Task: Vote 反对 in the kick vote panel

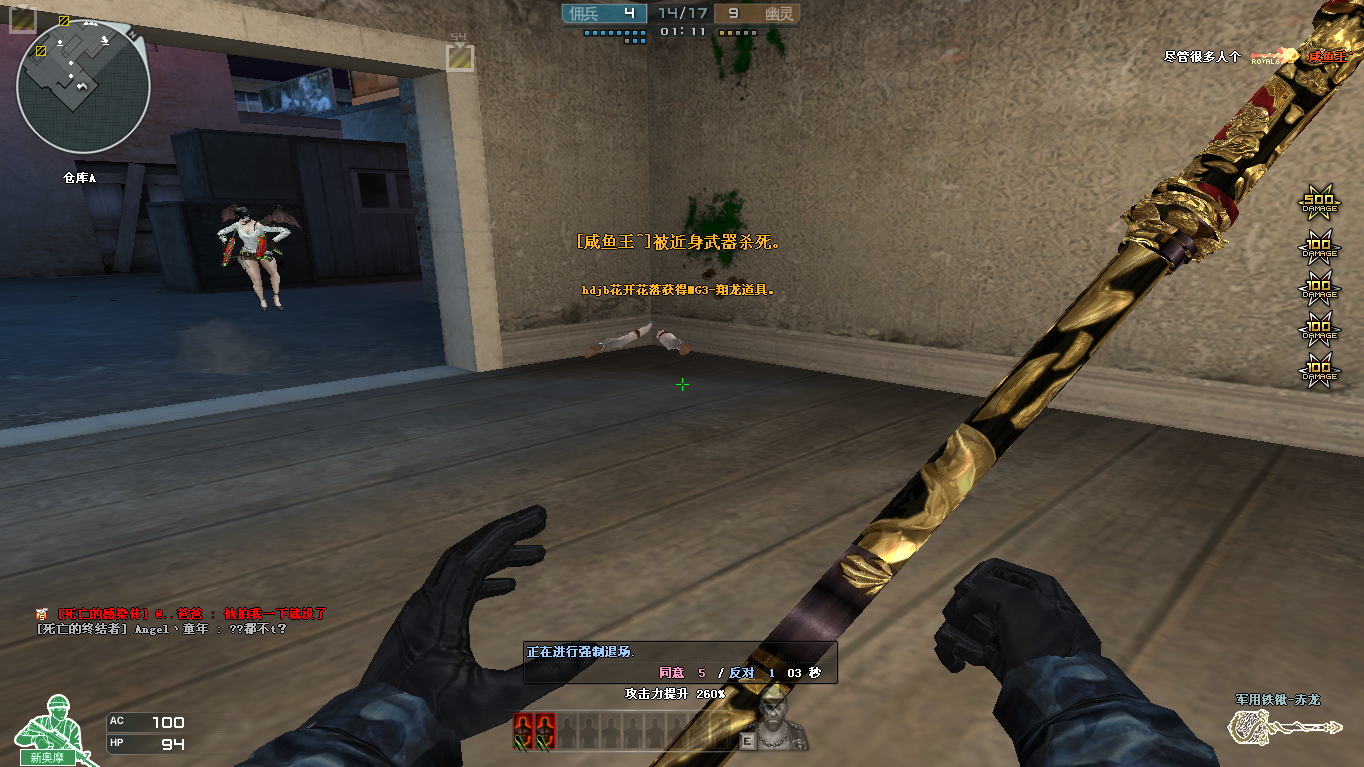Action: [741, 673]
